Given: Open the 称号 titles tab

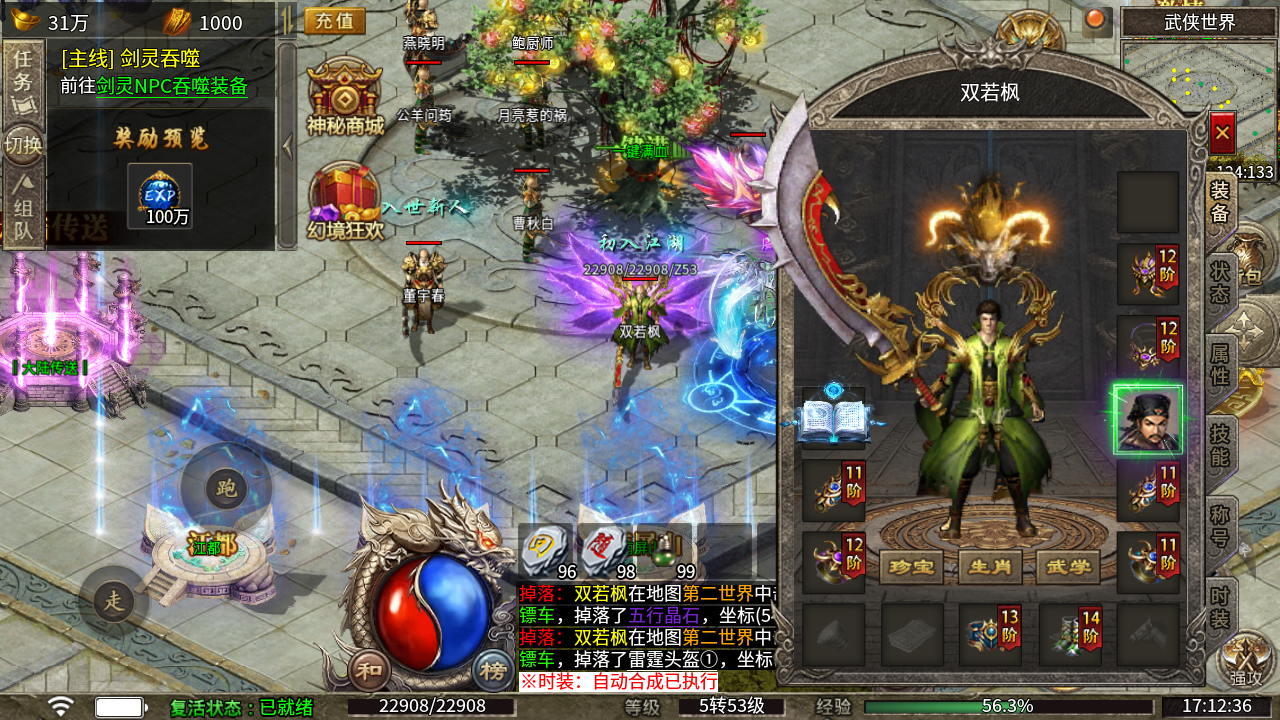Looking at the screenshot, I should 1220,527.
